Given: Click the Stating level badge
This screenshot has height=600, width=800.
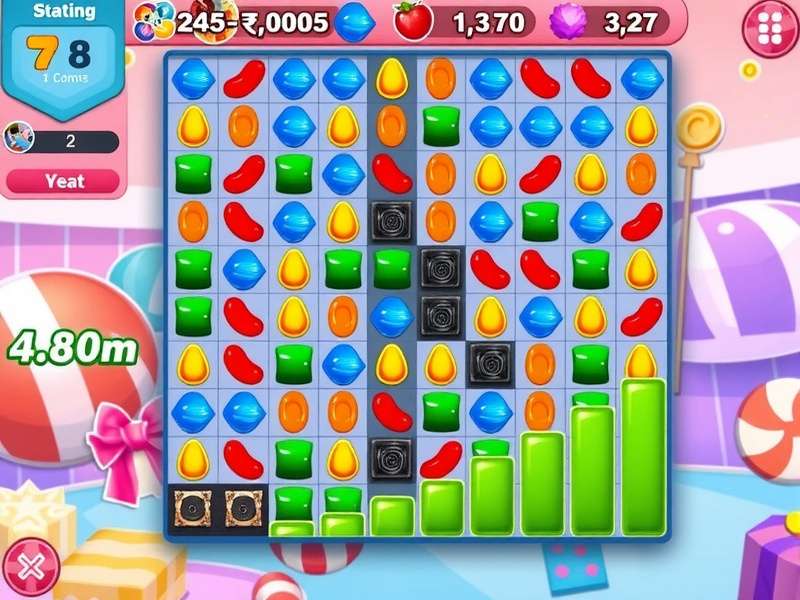Looking at the screenshot, I should click(62, 50).
